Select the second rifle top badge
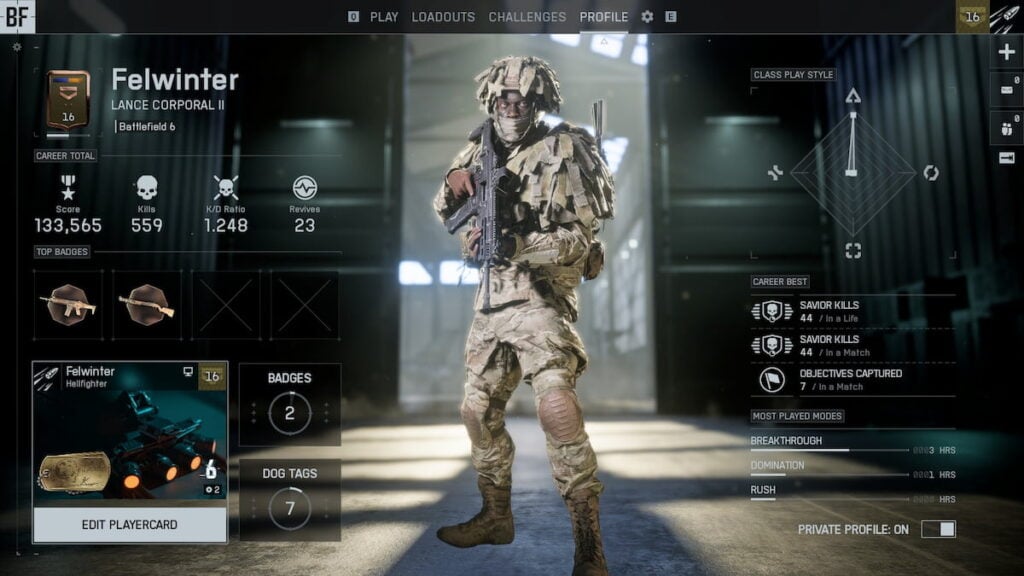The height and width of the screenshot is (576, 1024). (147, 305)
